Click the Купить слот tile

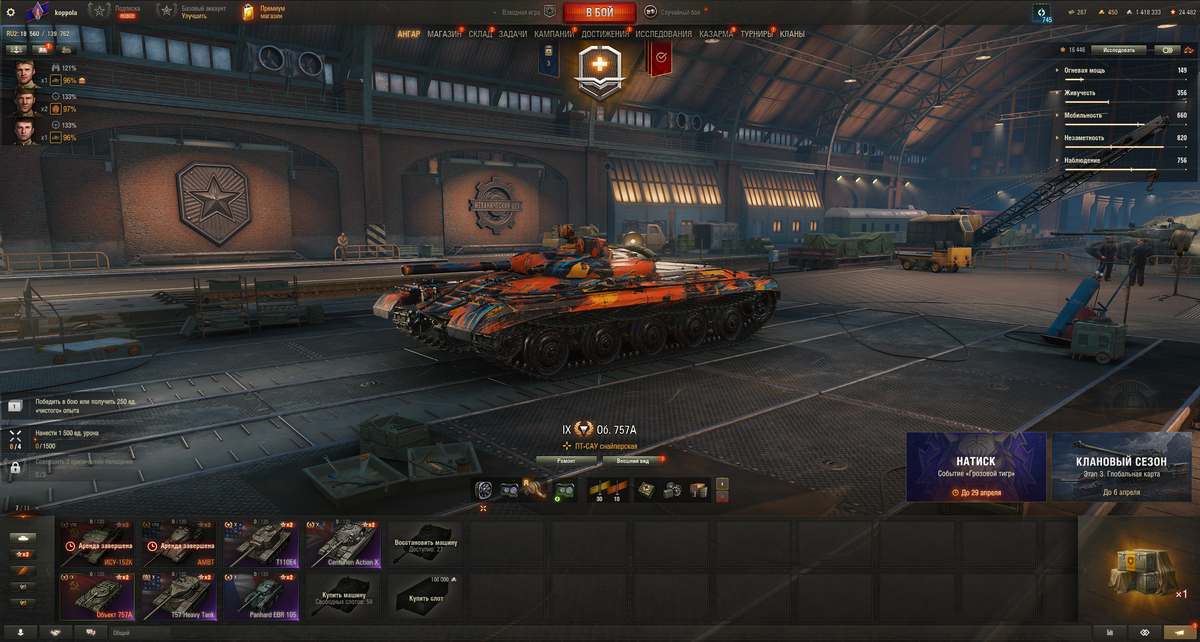pos(425,596)
